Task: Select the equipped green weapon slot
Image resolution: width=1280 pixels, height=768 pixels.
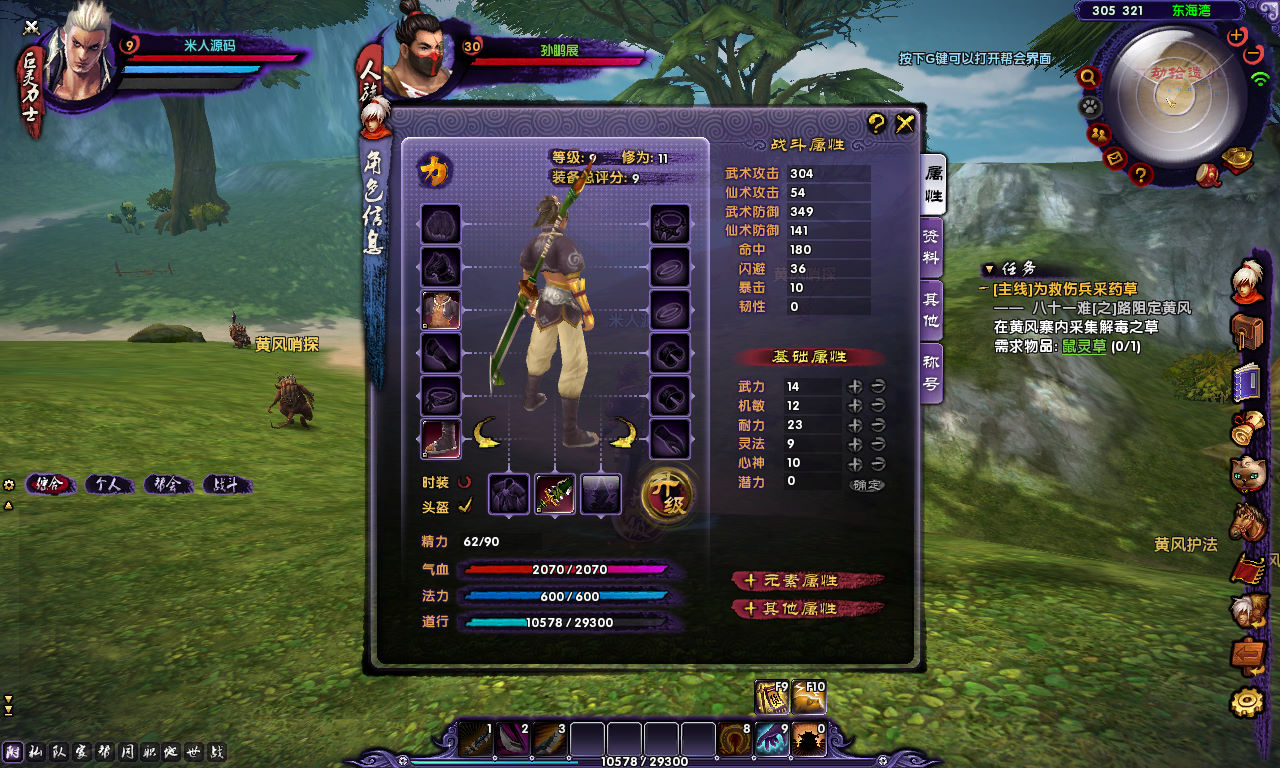Action: [555, 494]
